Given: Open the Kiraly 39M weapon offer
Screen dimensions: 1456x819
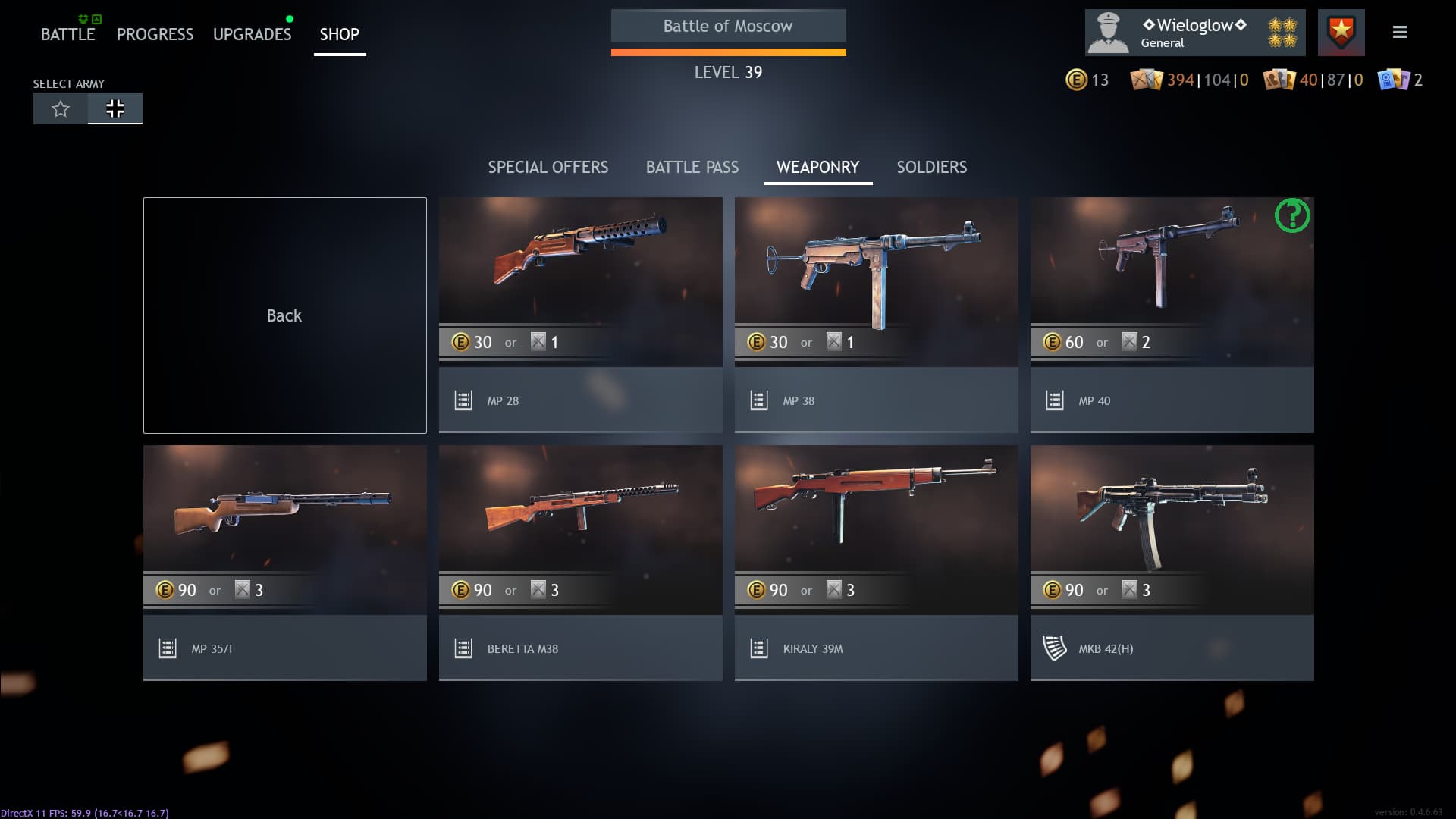Looking at the screenshot, I should 876,563.
